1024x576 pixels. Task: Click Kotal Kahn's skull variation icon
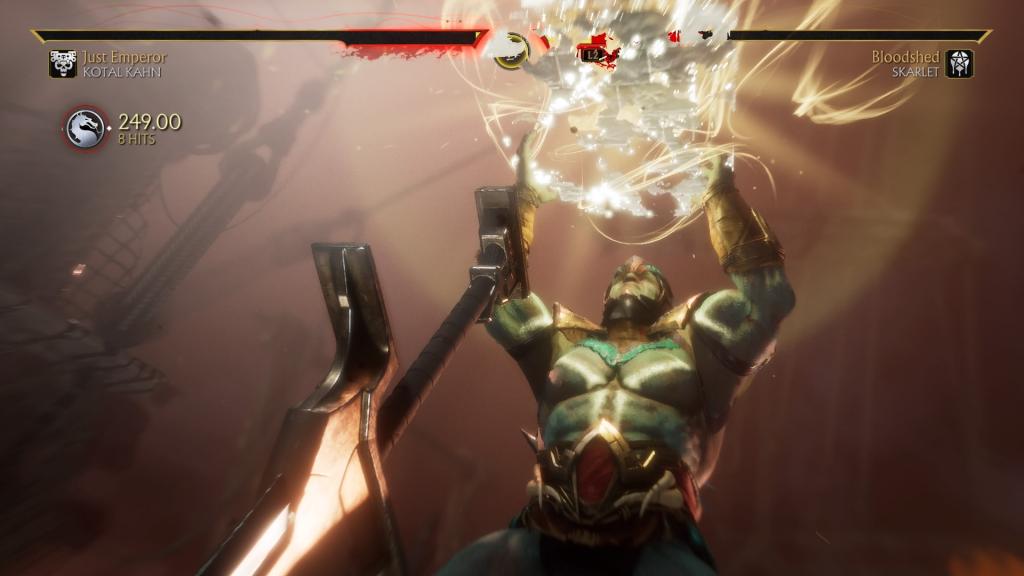point(63,64)
